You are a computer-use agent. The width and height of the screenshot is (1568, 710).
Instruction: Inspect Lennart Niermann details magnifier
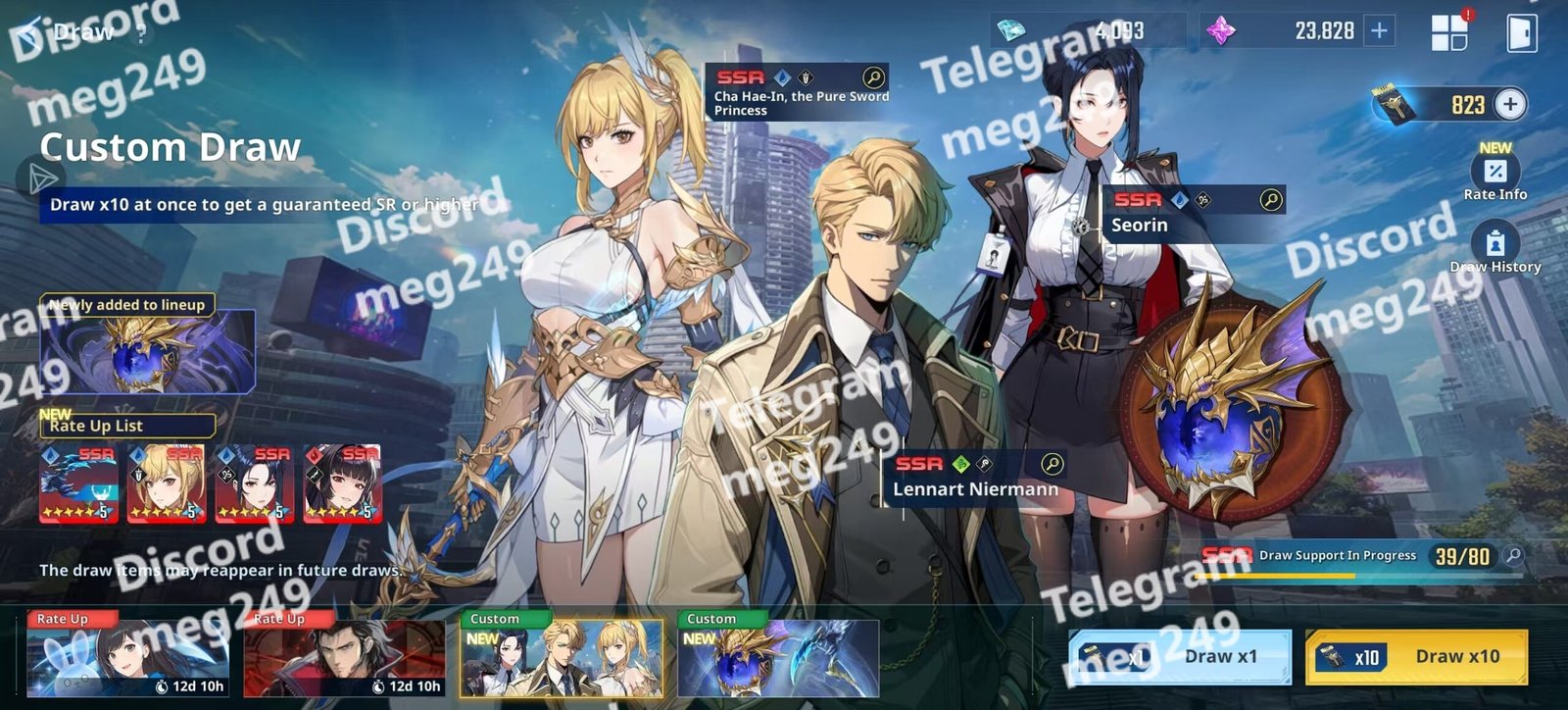(x=1052, y=464)
